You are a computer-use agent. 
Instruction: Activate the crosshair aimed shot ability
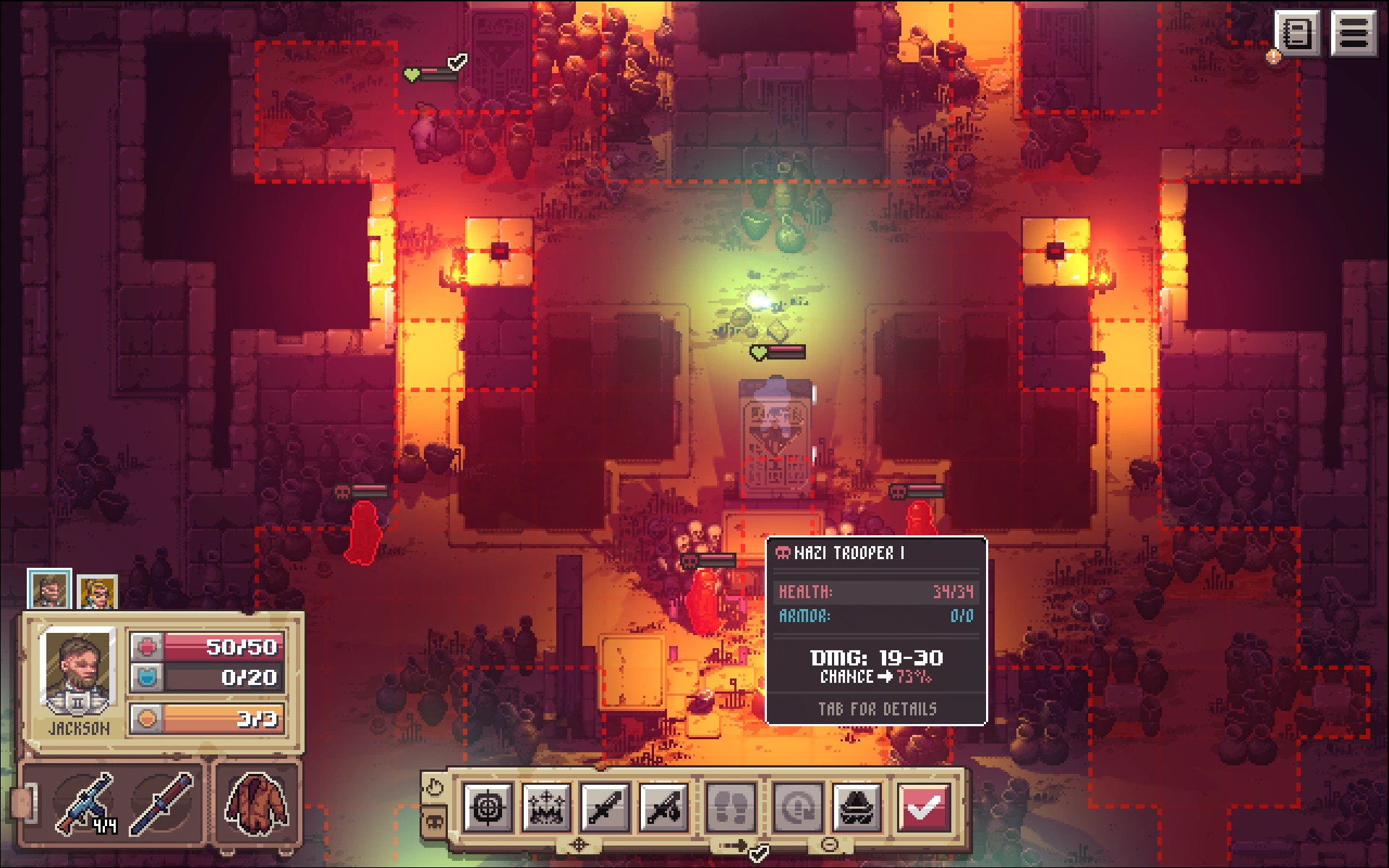pyautogui.click(x=488, y=807)
